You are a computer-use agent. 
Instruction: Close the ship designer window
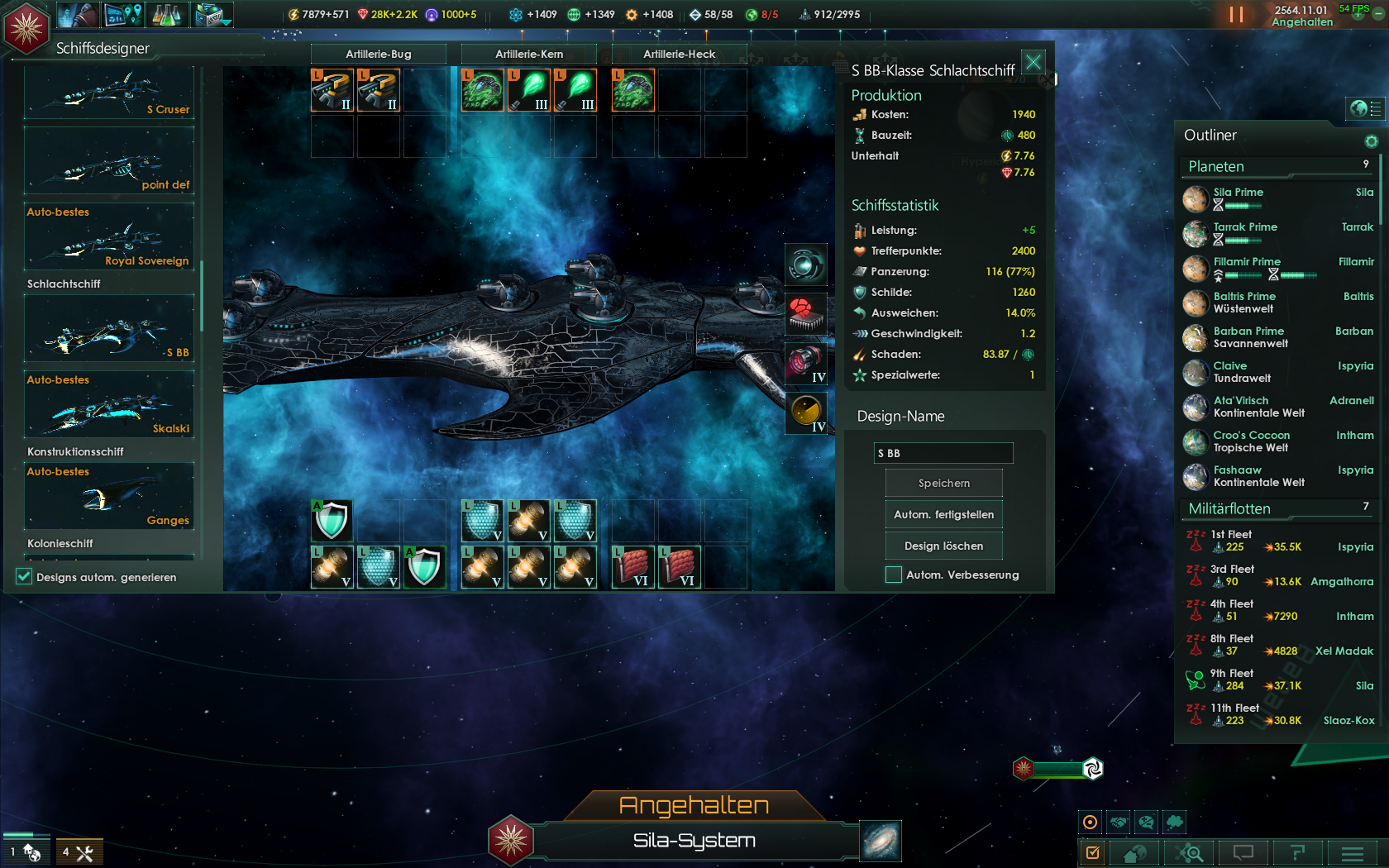point(1033,62)
